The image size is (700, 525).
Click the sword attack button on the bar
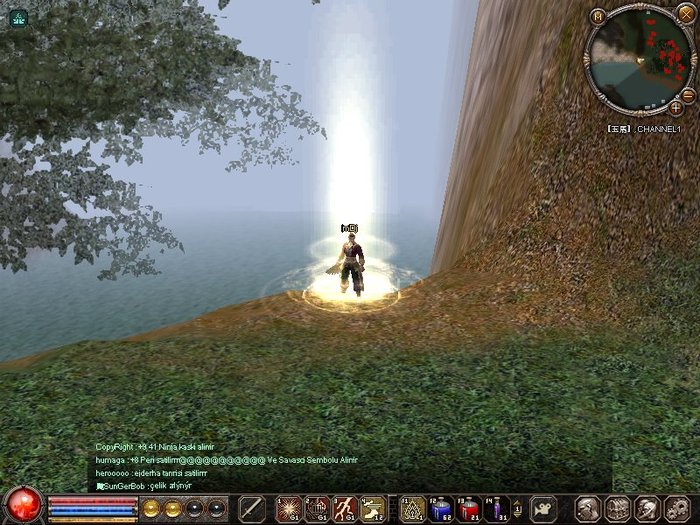(x=252, y=508)
